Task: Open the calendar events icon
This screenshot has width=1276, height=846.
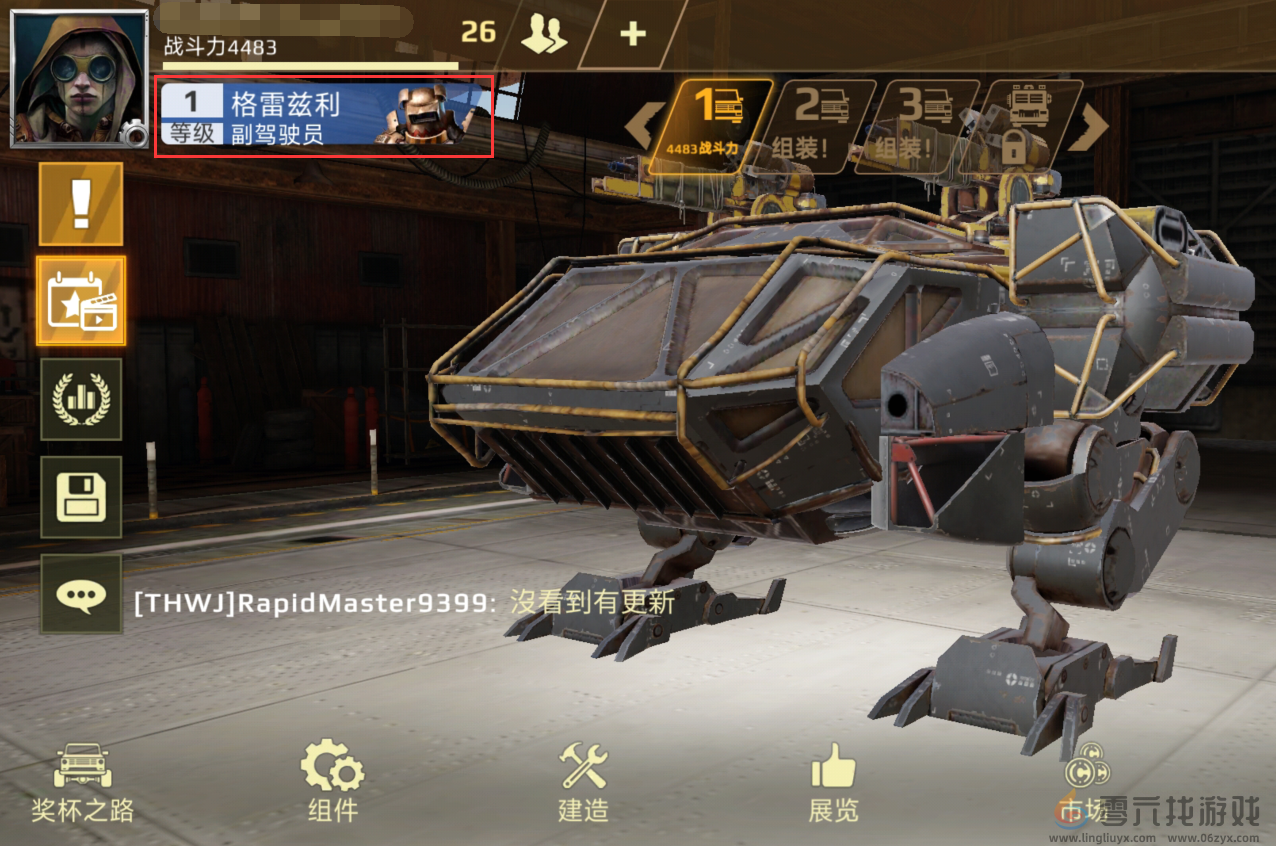Action: point(81,301)
